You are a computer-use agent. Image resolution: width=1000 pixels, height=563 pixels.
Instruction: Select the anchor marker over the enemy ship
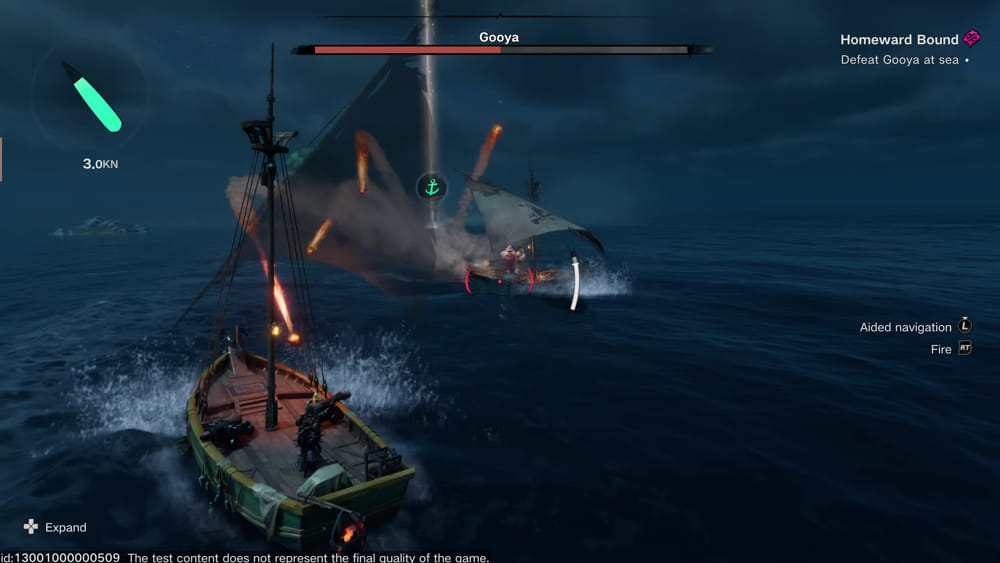tap(432, 187)
